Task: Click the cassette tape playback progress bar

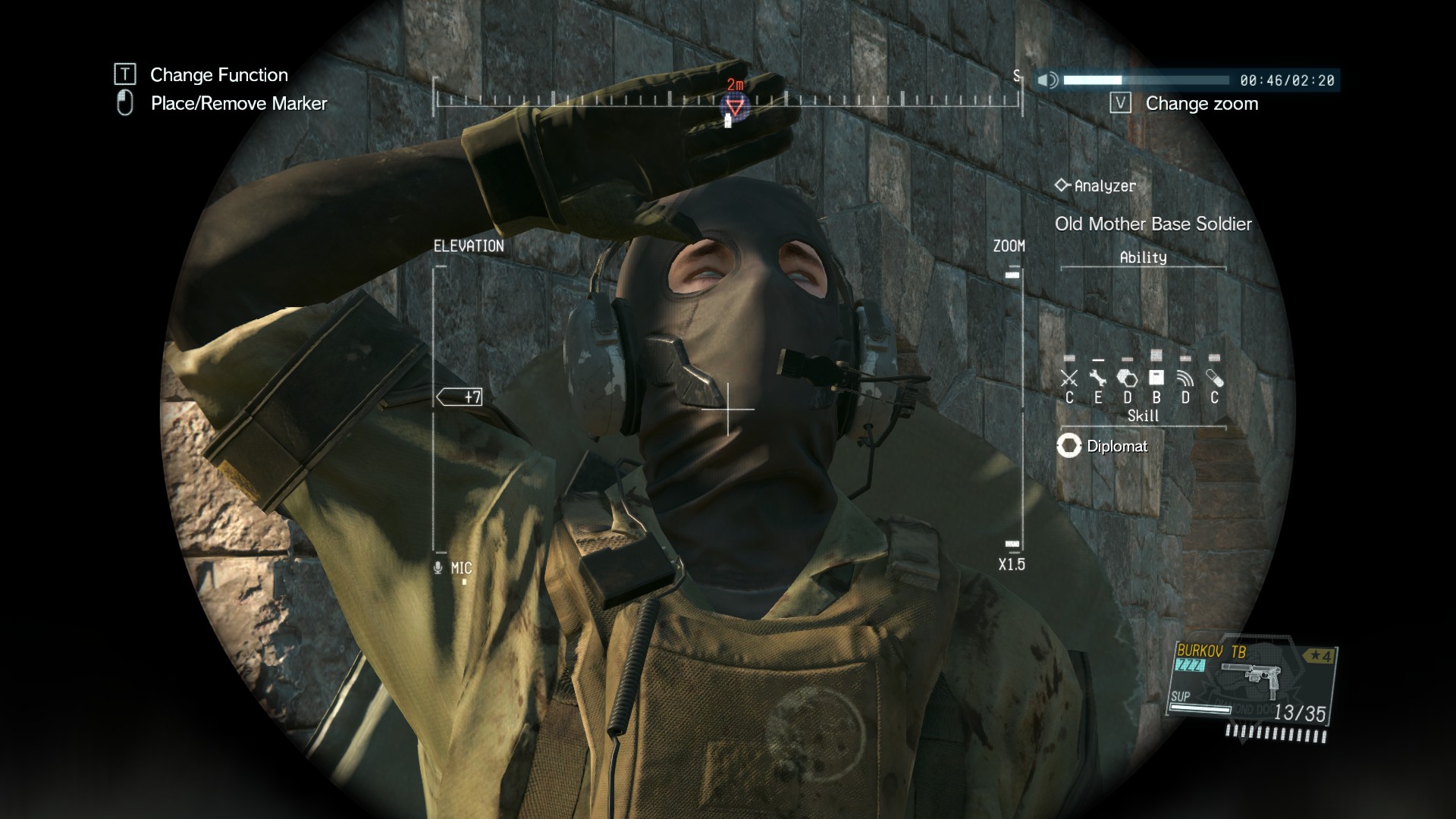Action: [1146, 80]
